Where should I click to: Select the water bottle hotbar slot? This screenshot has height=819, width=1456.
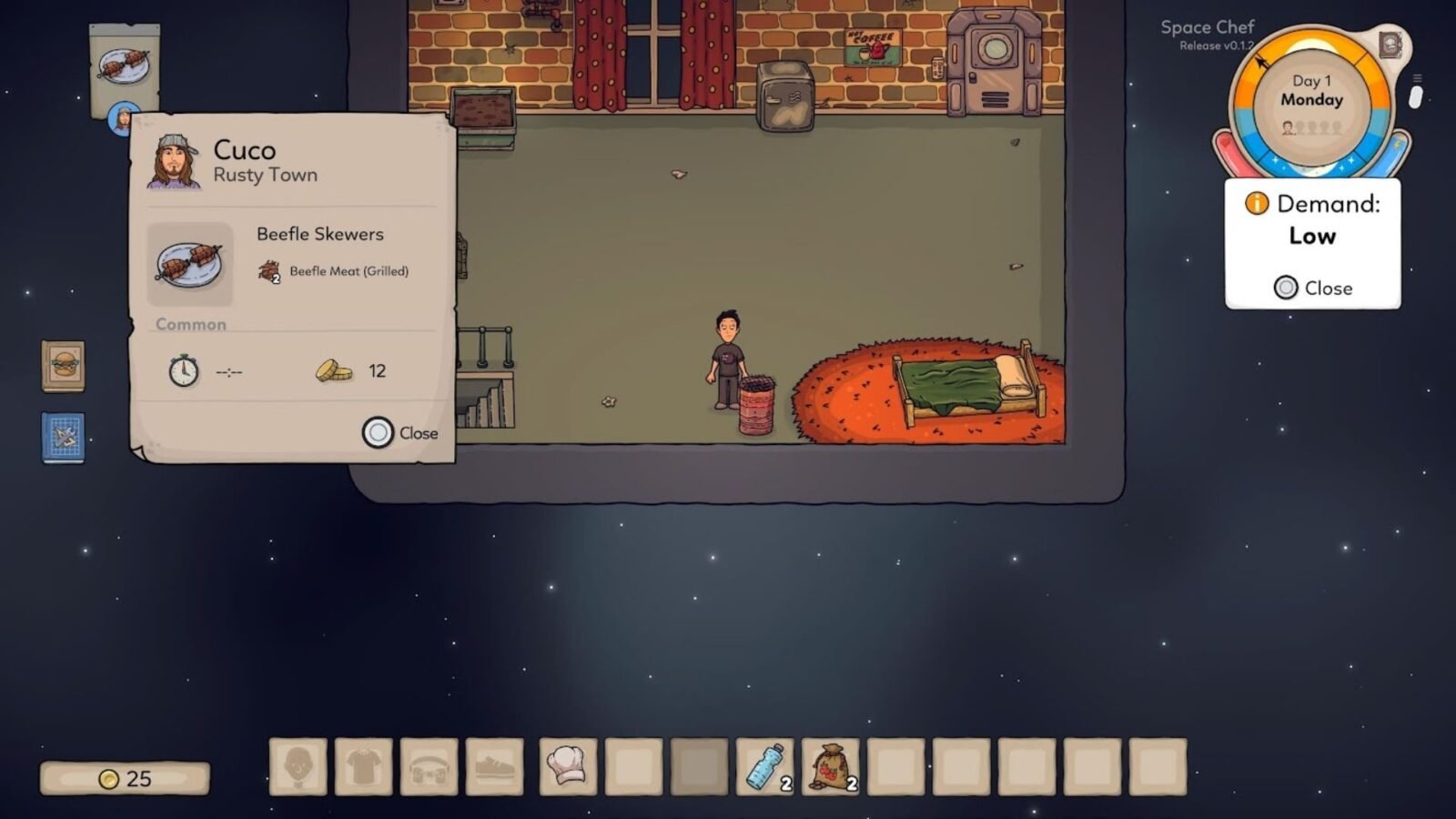(x=764, y=766)
